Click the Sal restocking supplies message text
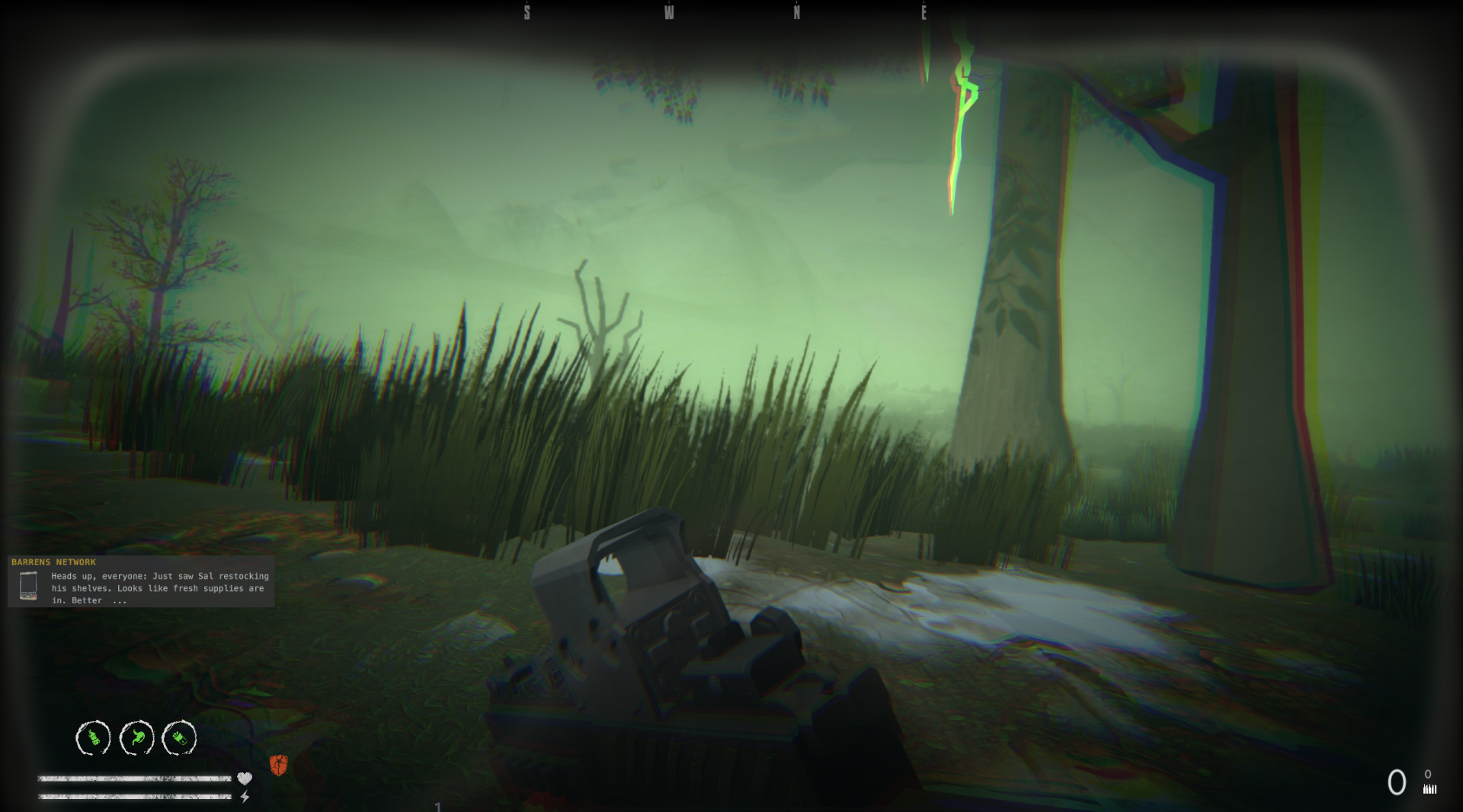The image size is (1463, 812). point(156,588)
